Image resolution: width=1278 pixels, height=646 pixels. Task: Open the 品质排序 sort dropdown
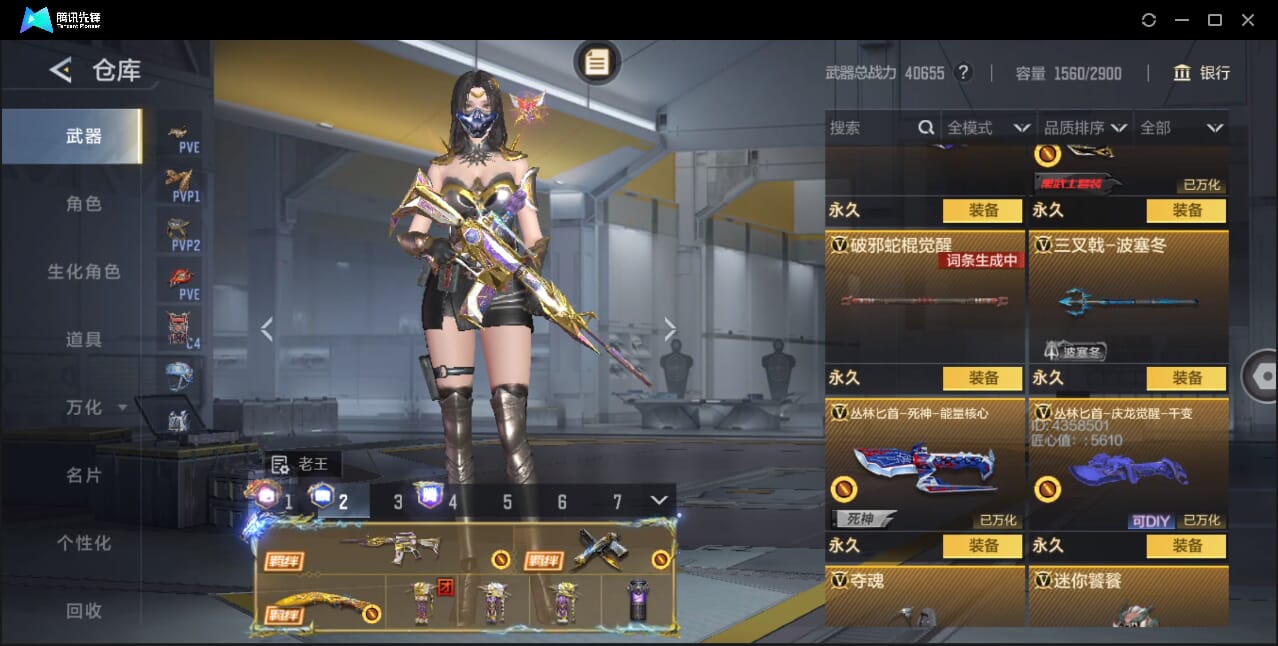1085,128
